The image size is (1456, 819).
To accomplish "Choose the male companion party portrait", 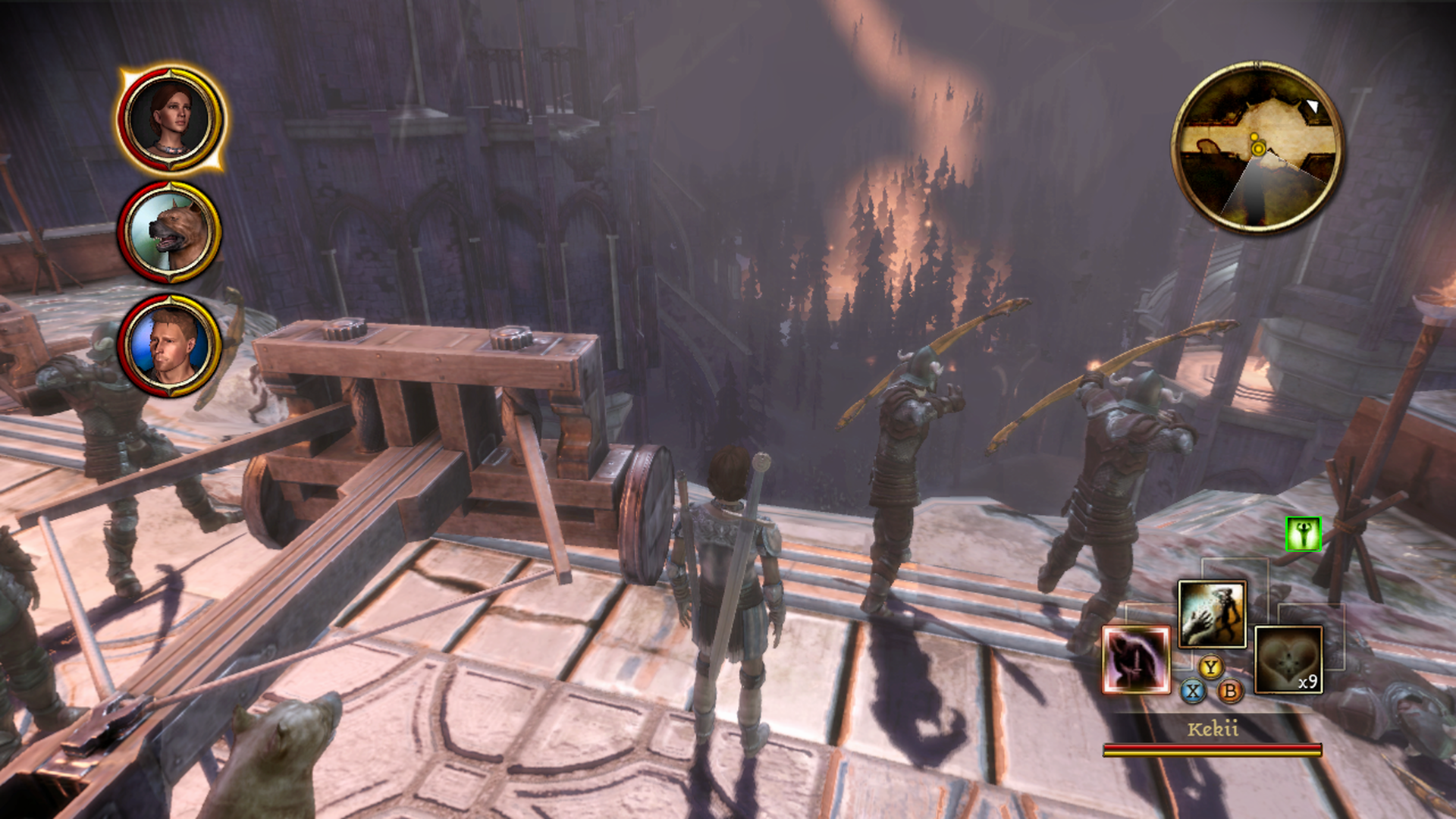I will click(170, 345).
